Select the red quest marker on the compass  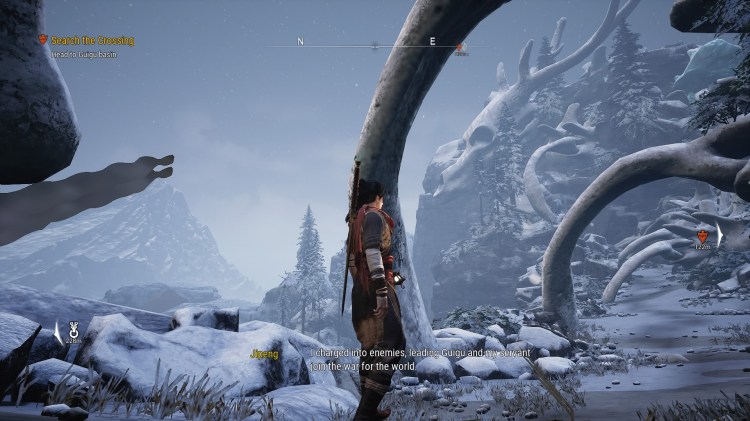tap(460, 46)
